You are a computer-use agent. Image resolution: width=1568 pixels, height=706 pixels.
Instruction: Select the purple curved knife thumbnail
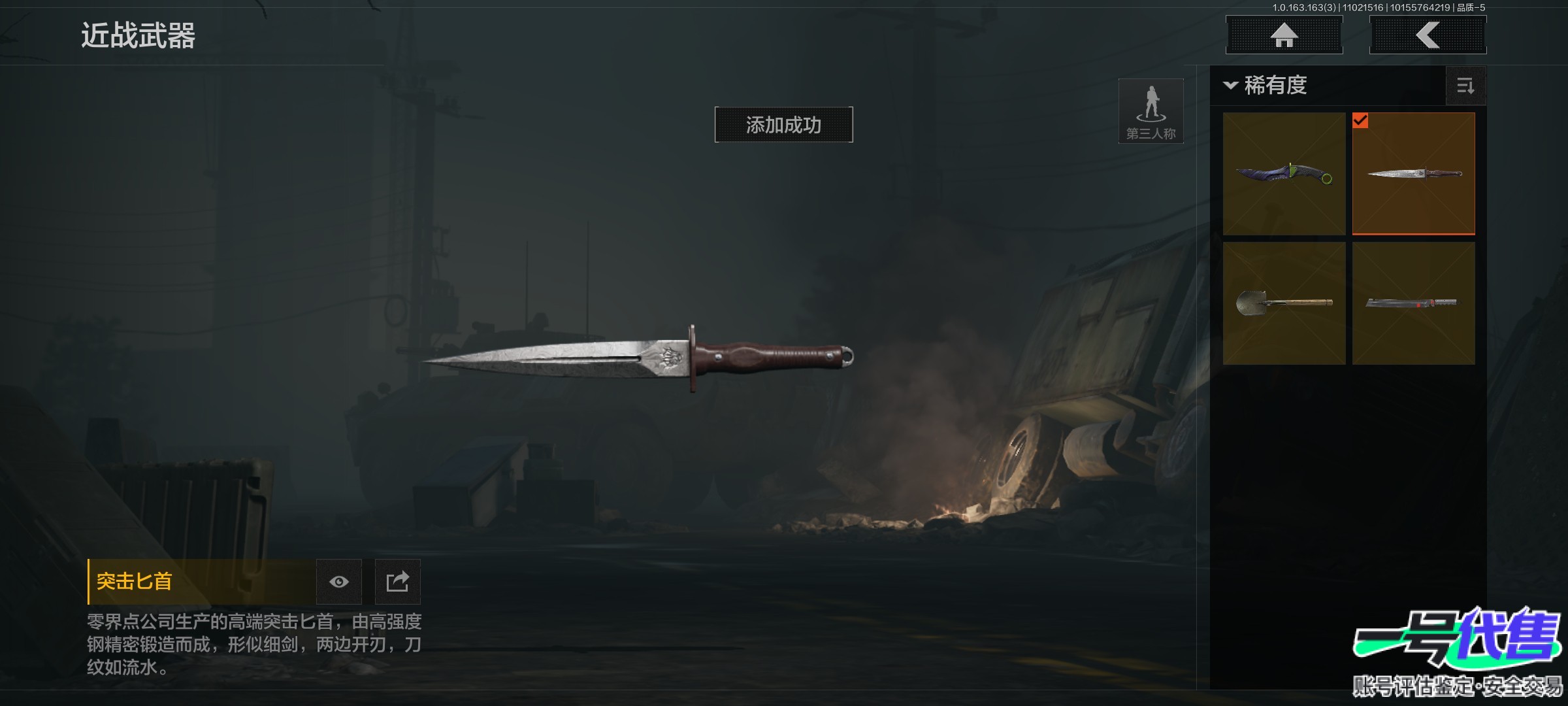point(1284,174)
